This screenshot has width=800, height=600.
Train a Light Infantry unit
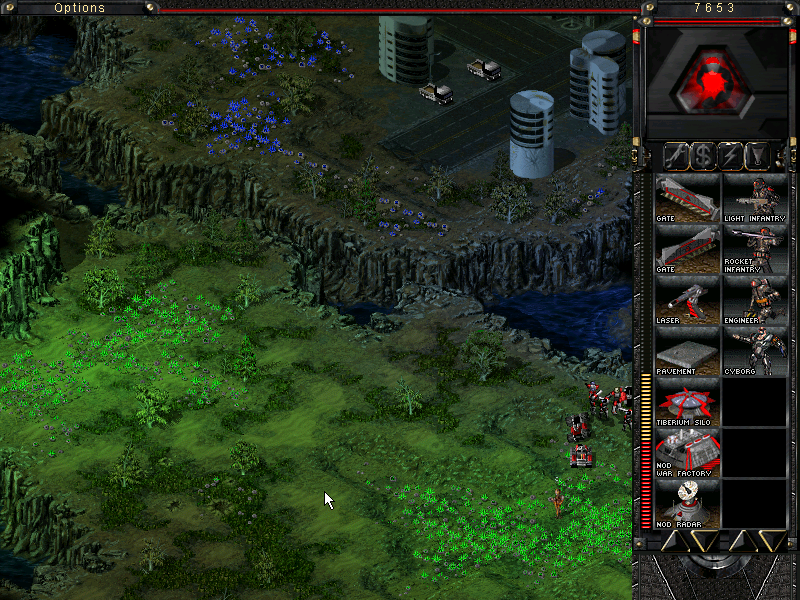755,198
